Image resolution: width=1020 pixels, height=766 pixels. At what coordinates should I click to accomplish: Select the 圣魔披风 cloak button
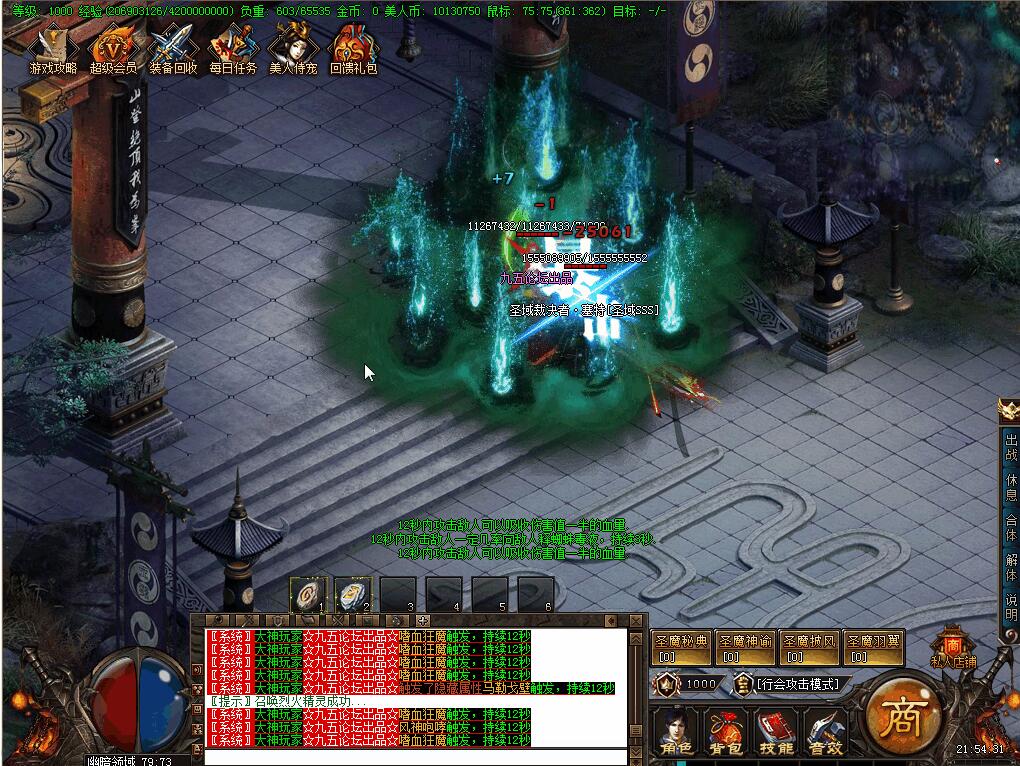point(809,648)
